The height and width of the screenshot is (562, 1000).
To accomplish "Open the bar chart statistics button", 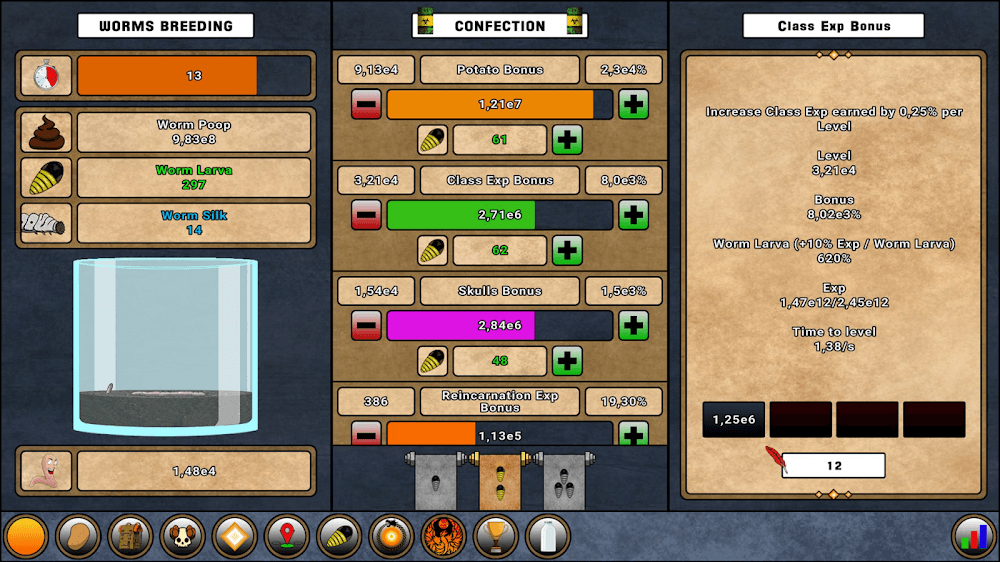I will [972, 537].
